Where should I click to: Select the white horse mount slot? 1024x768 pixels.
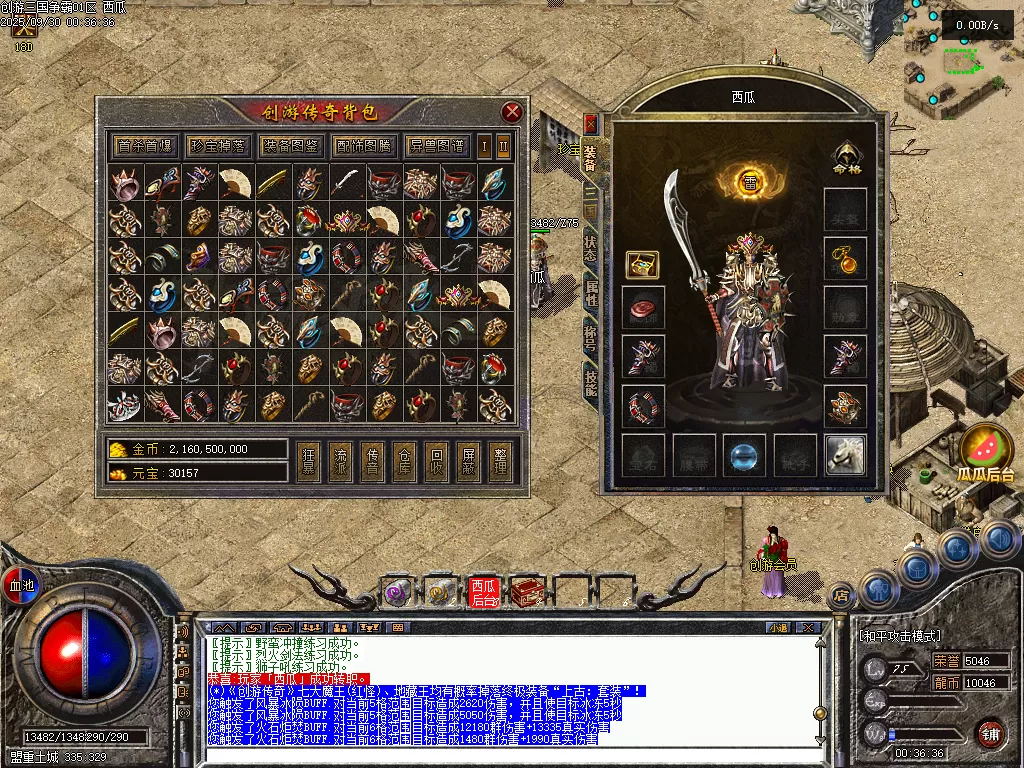845,455
